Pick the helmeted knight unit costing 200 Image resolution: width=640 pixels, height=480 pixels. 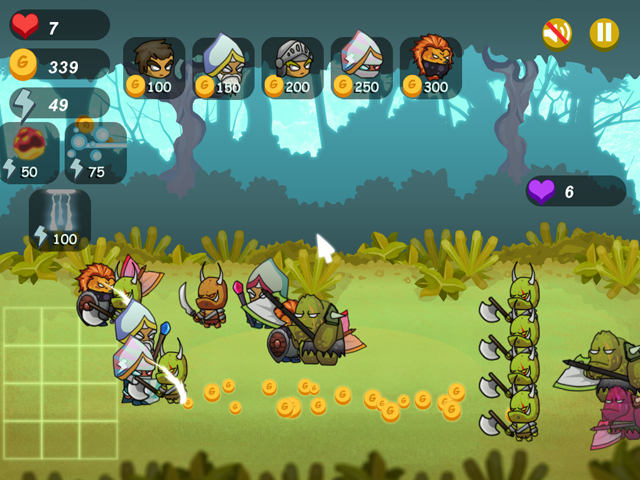pos(292,67)
